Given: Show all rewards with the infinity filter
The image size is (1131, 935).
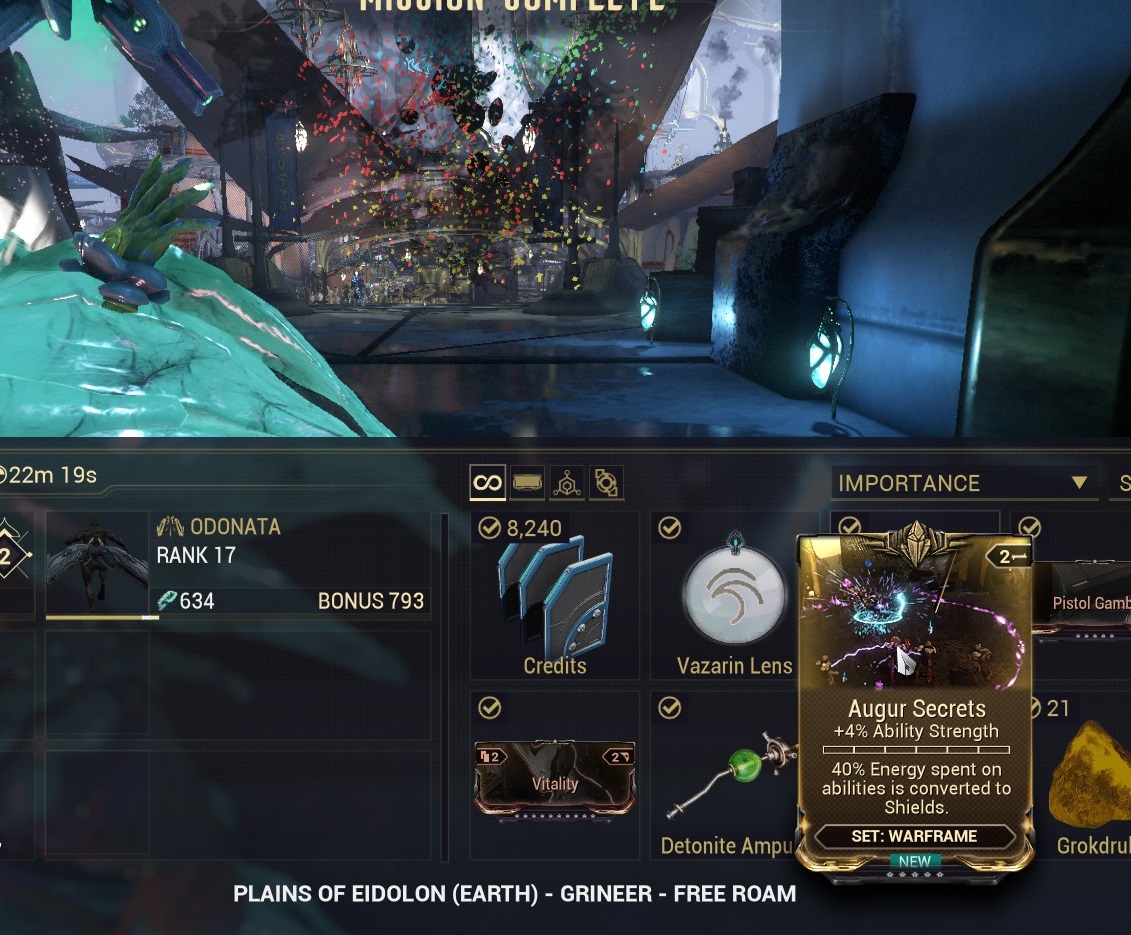Looking at the screenshot, I should (487, 484).
